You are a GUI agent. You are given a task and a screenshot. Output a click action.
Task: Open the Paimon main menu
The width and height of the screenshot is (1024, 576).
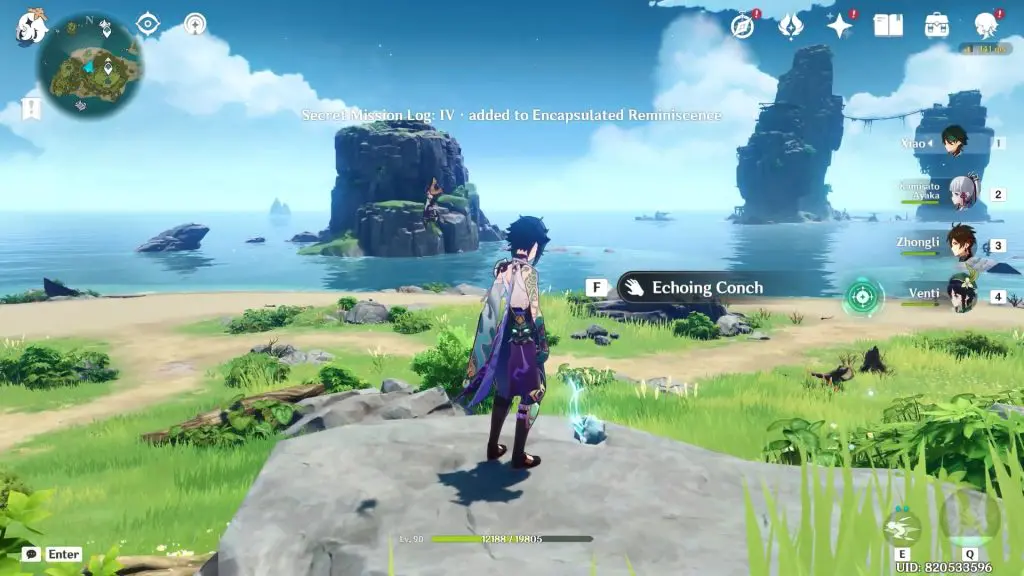tap(30, 28)
